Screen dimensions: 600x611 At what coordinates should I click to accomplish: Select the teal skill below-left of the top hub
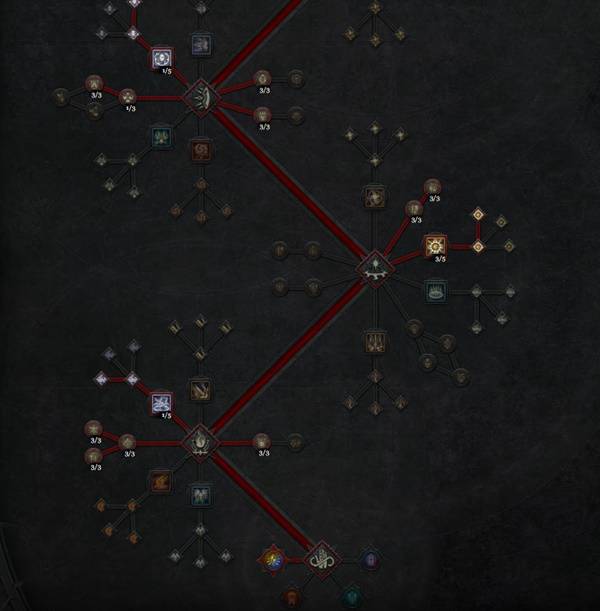160,135
